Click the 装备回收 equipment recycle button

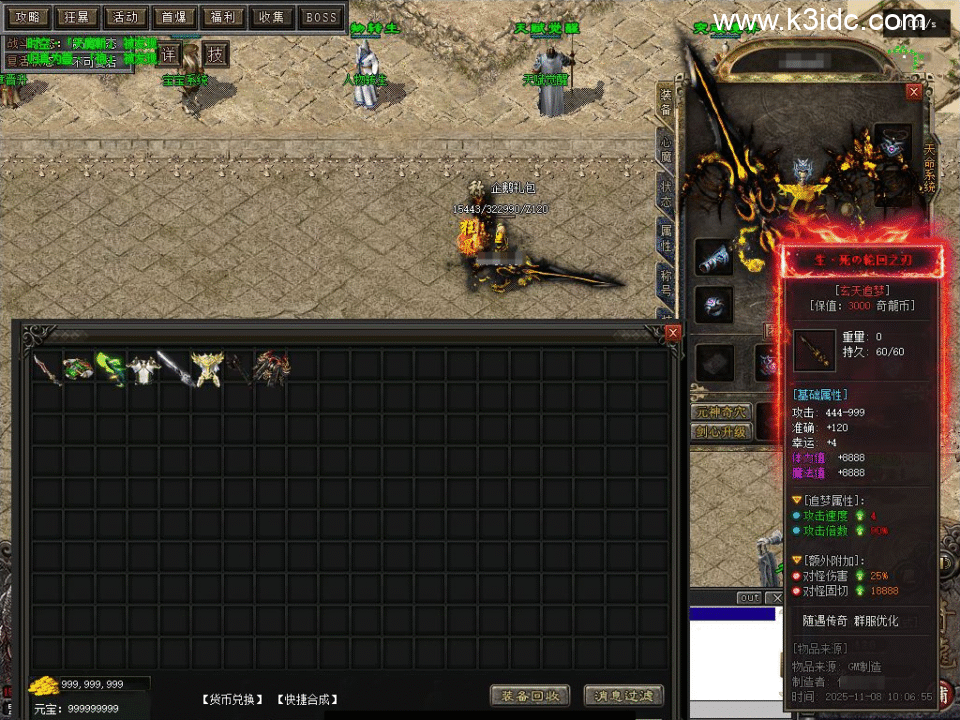(x=530, y=696)
